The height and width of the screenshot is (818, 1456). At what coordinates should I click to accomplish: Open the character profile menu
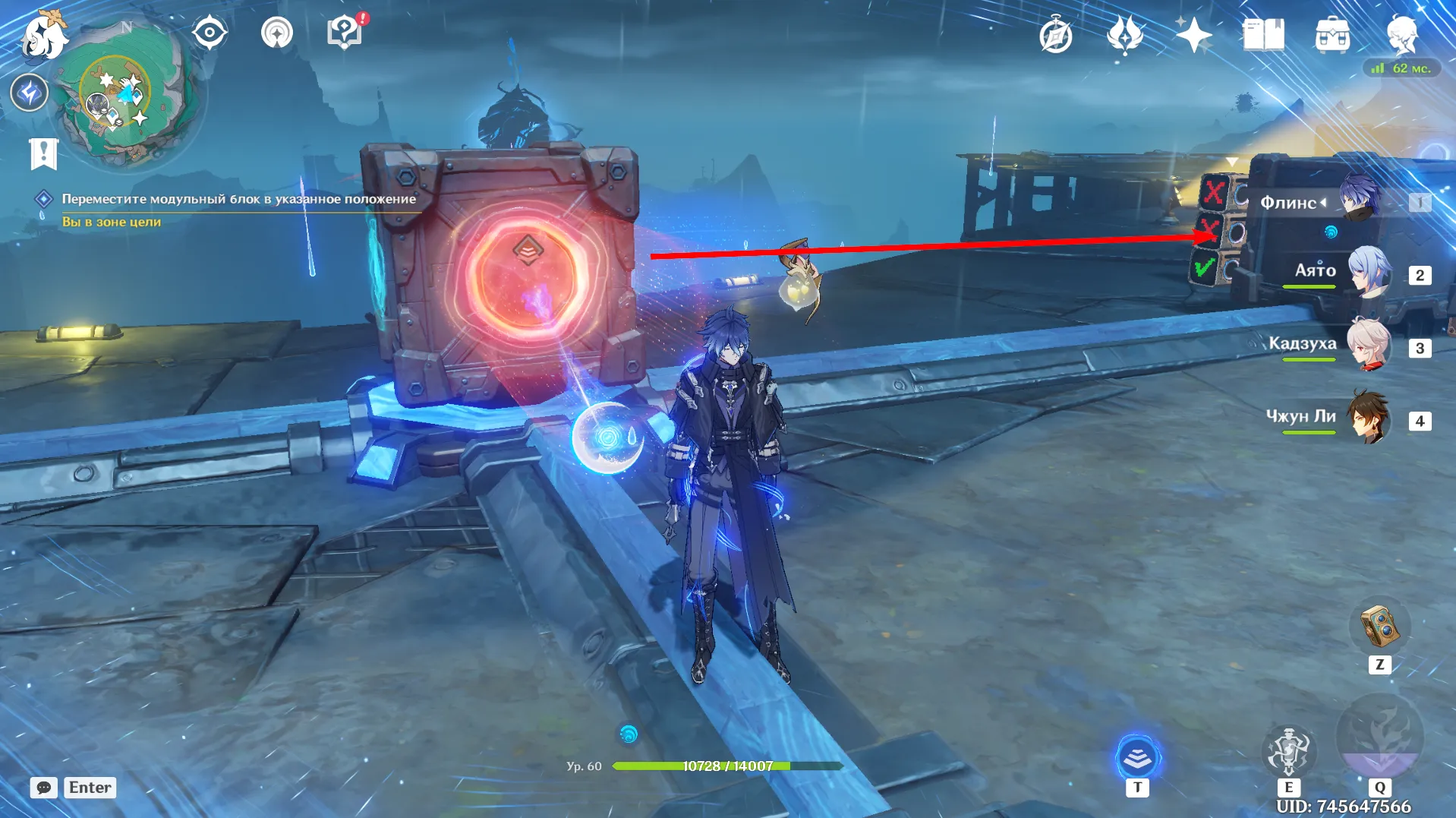pos(1401,35)
